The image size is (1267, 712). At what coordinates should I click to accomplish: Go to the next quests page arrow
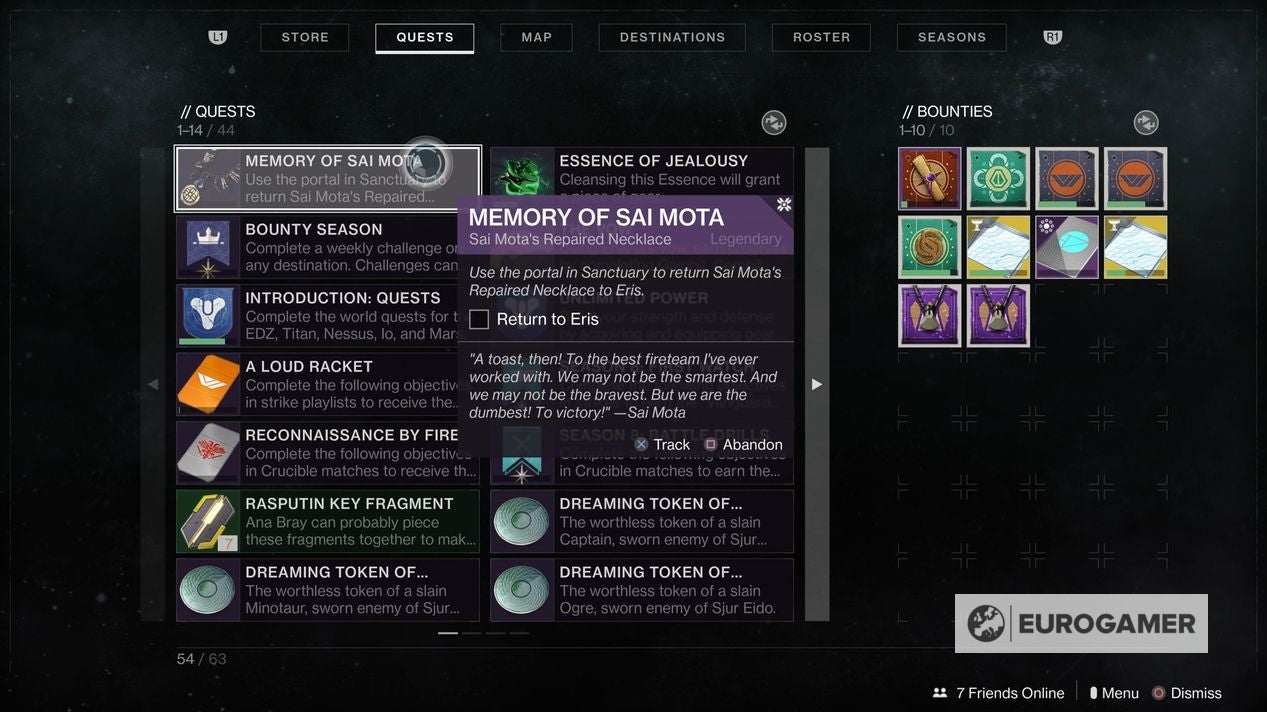tap(817, 384)
